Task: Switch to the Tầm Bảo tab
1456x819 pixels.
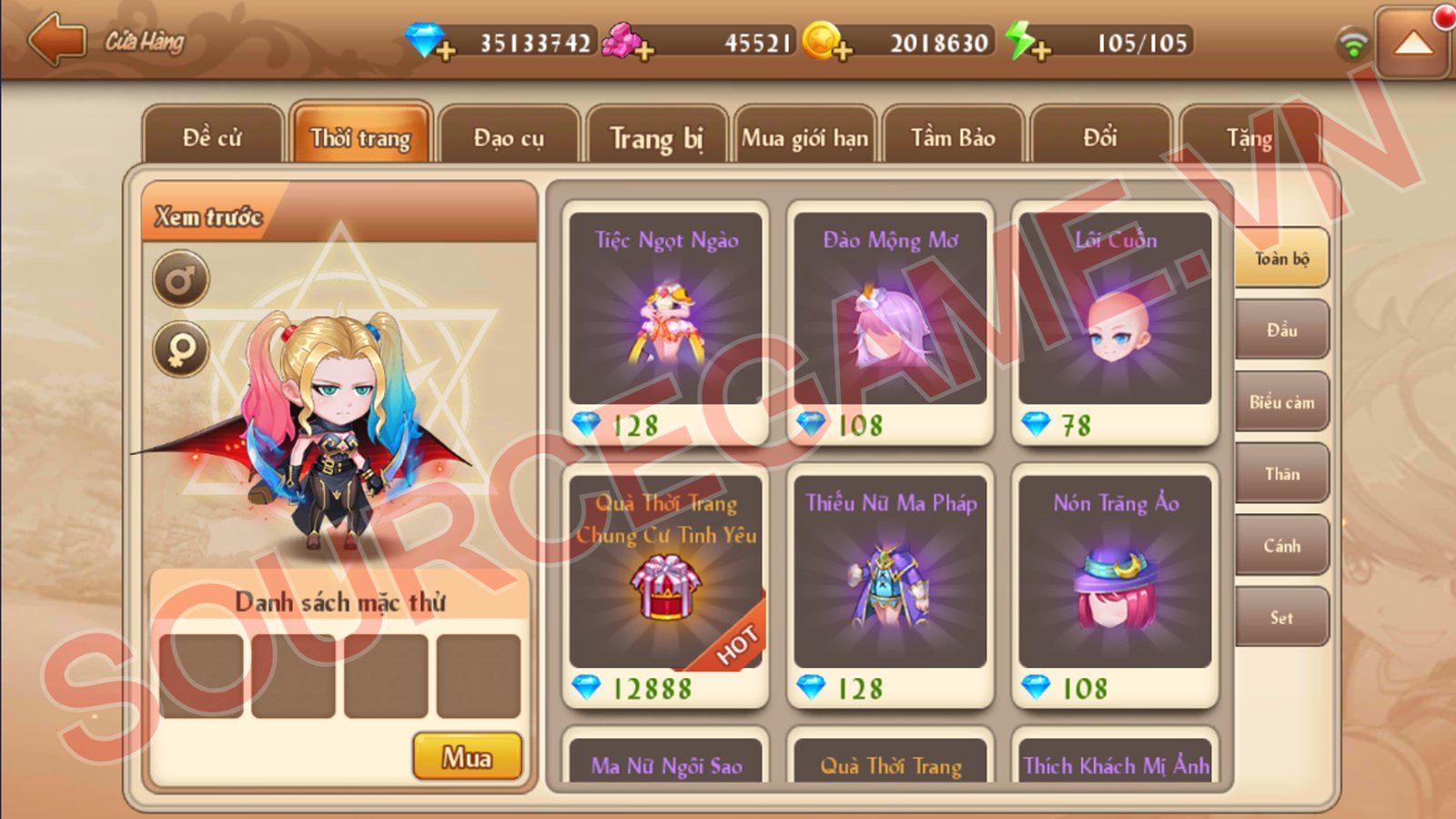Action: pos(953,137)
